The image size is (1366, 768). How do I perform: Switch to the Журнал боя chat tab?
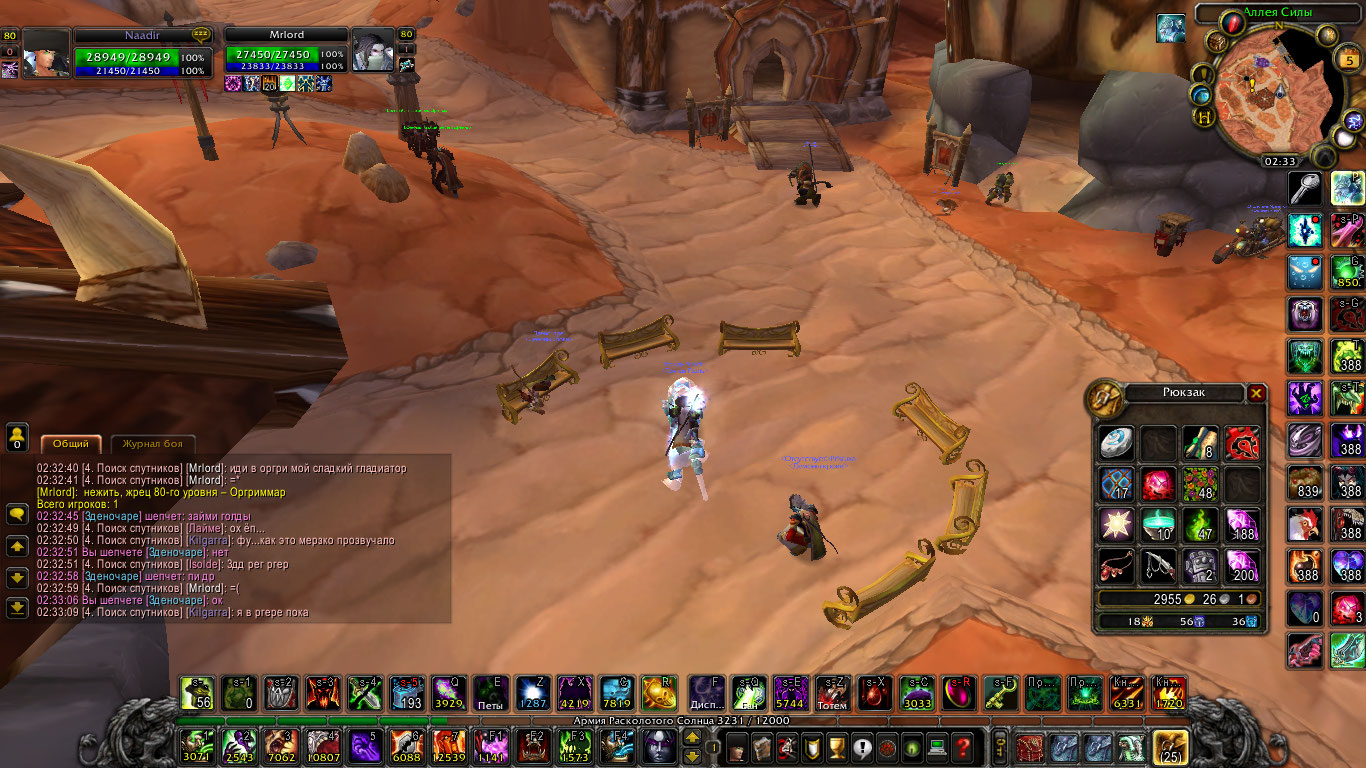[153, 444]
